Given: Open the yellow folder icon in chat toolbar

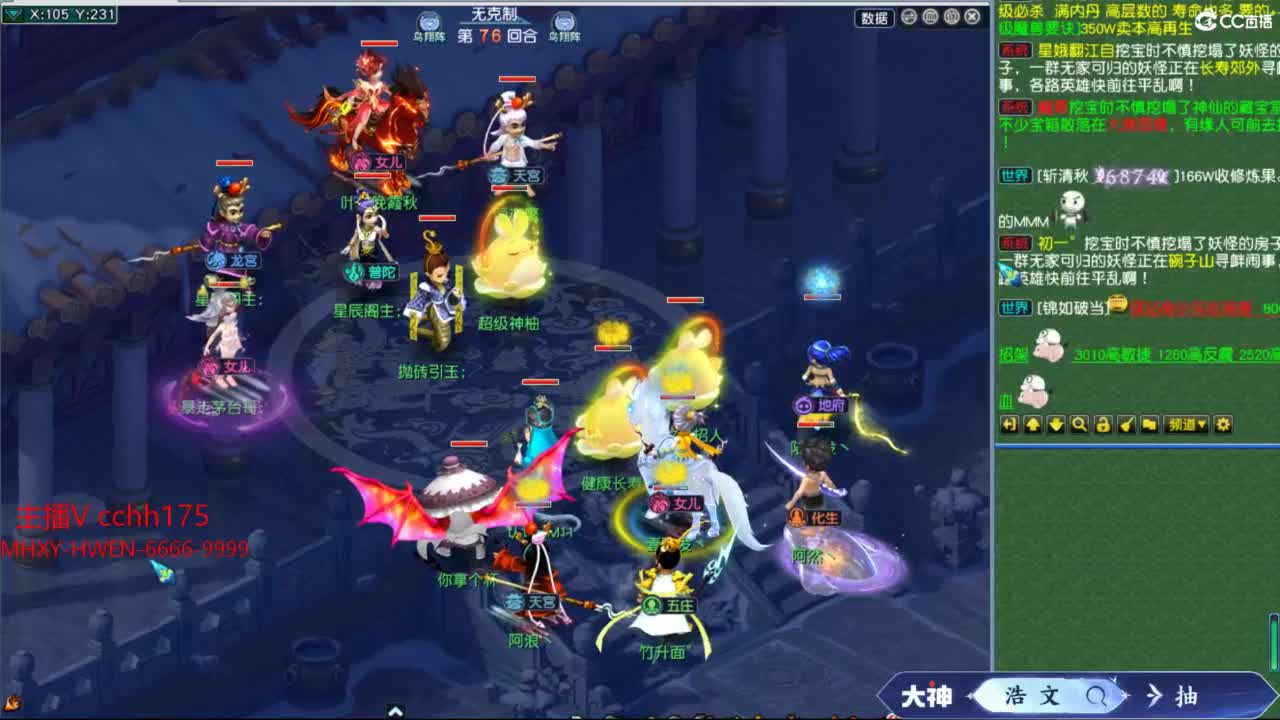Looking at the screenshot, I should (x=1150, y=425).
